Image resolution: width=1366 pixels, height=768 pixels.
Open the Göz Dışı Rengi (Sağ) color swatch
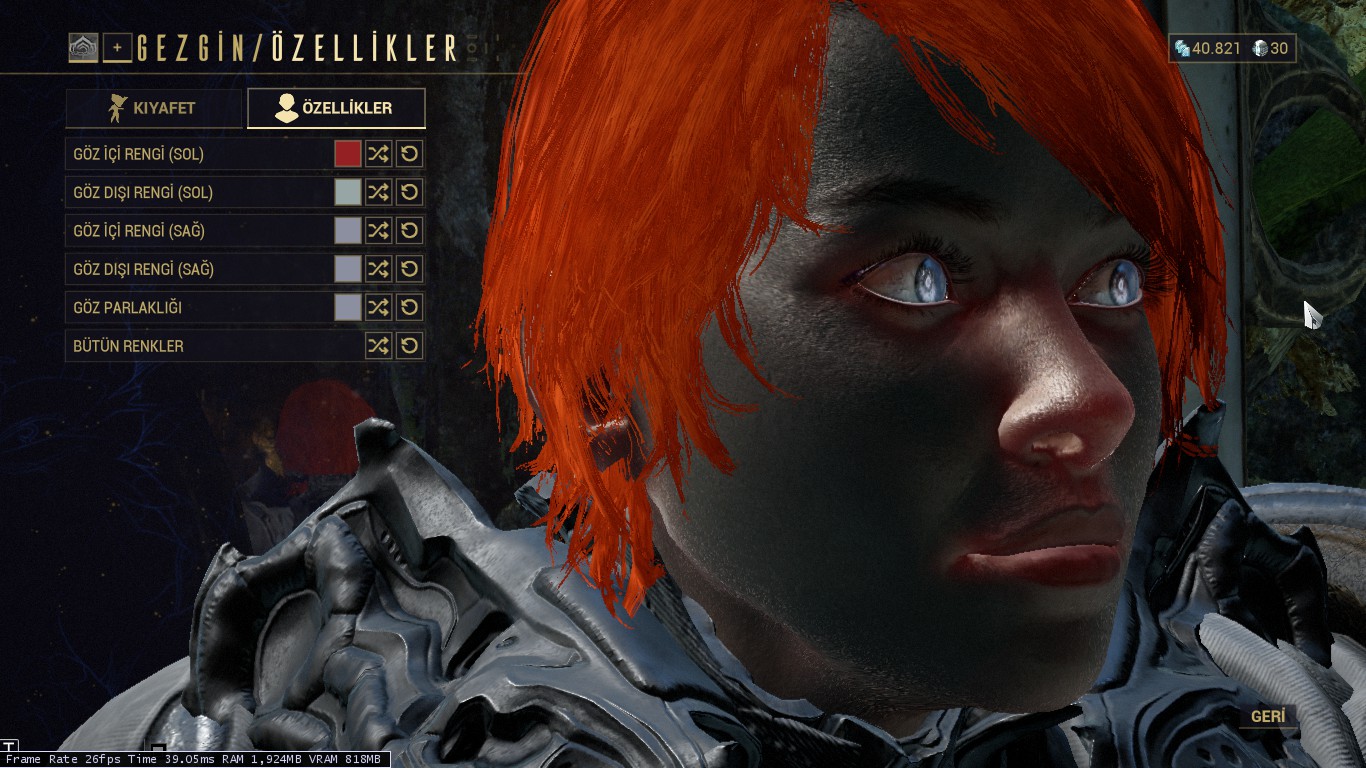pos(347,269)
